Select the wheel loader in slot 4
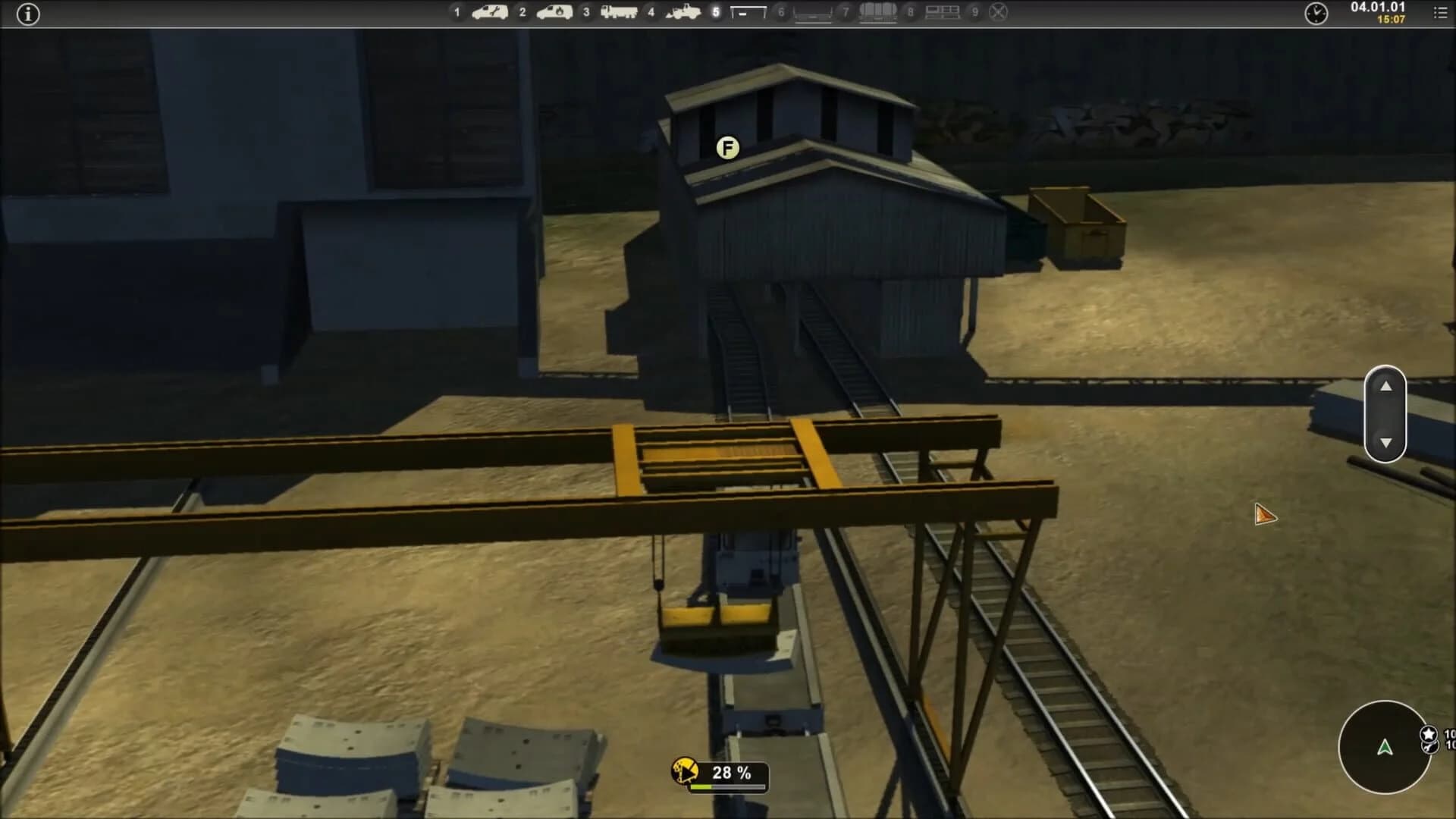Screen dimensions: 1456x819 tap(682, 13)
